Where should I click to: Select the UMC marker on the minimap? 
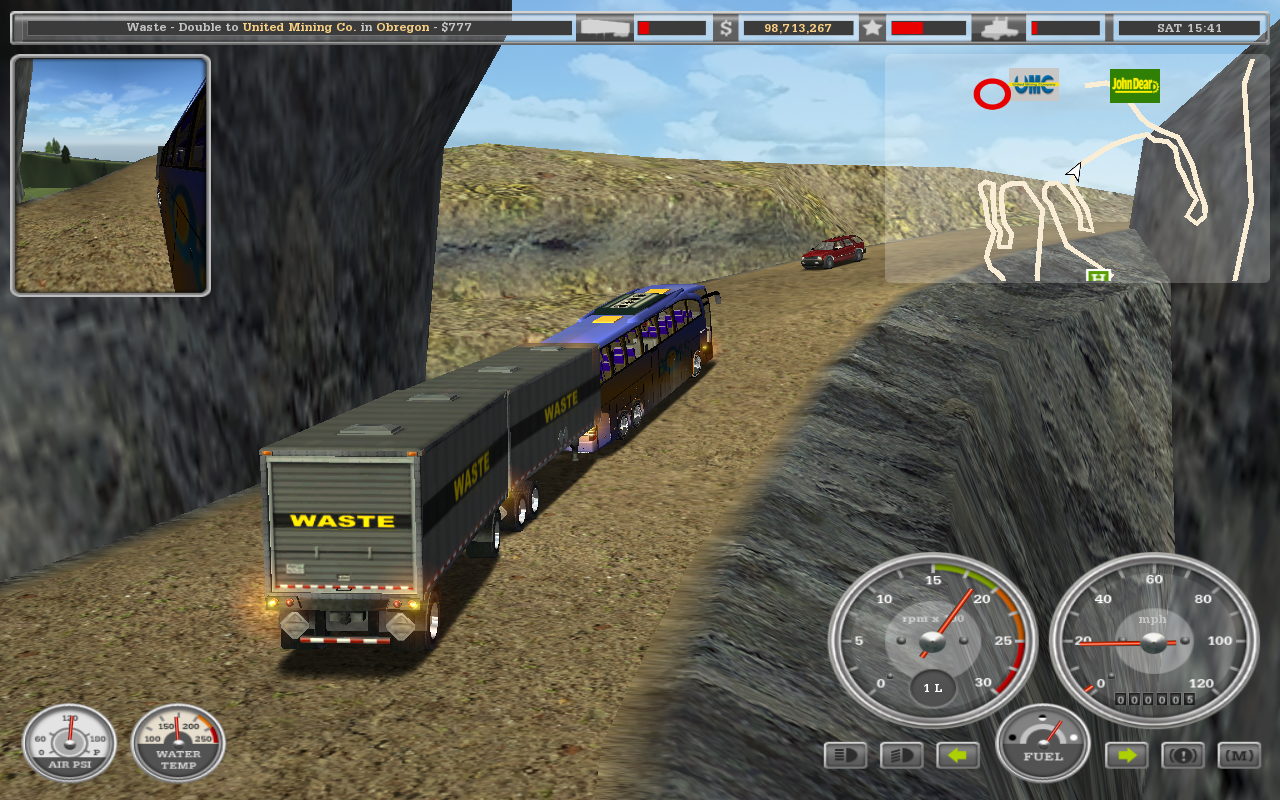coord(1034,85)
